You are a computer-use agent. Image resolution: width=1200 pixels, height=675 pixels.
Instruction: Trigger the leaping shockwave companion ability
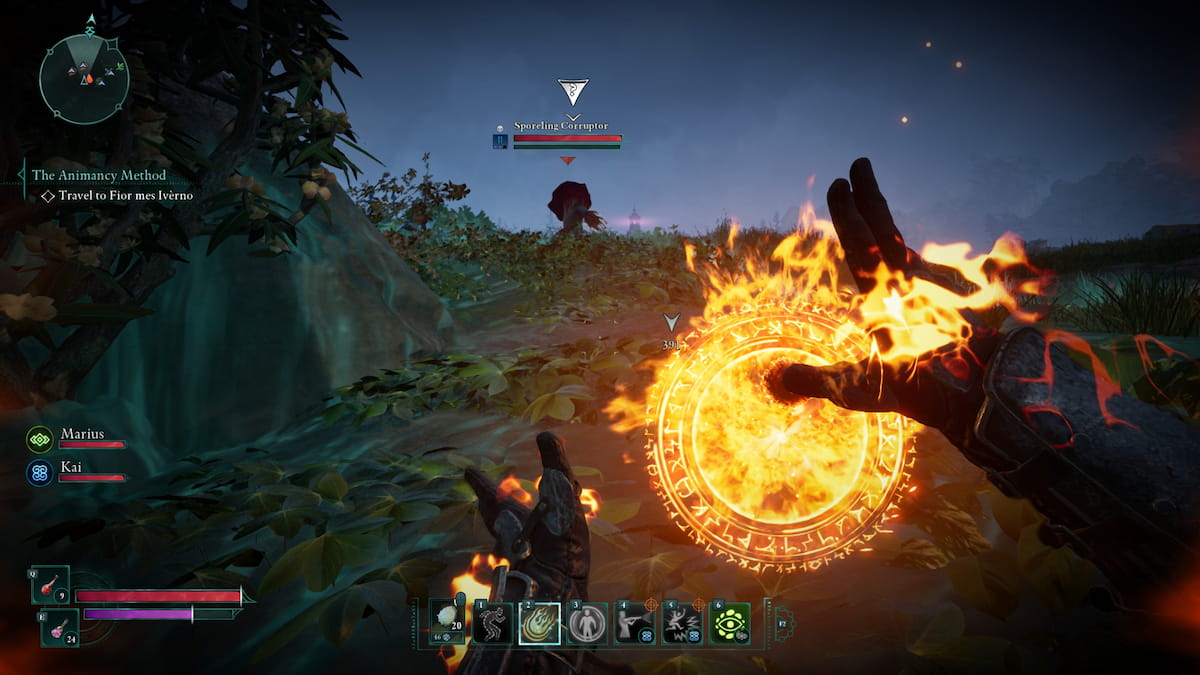pos(682,623)
